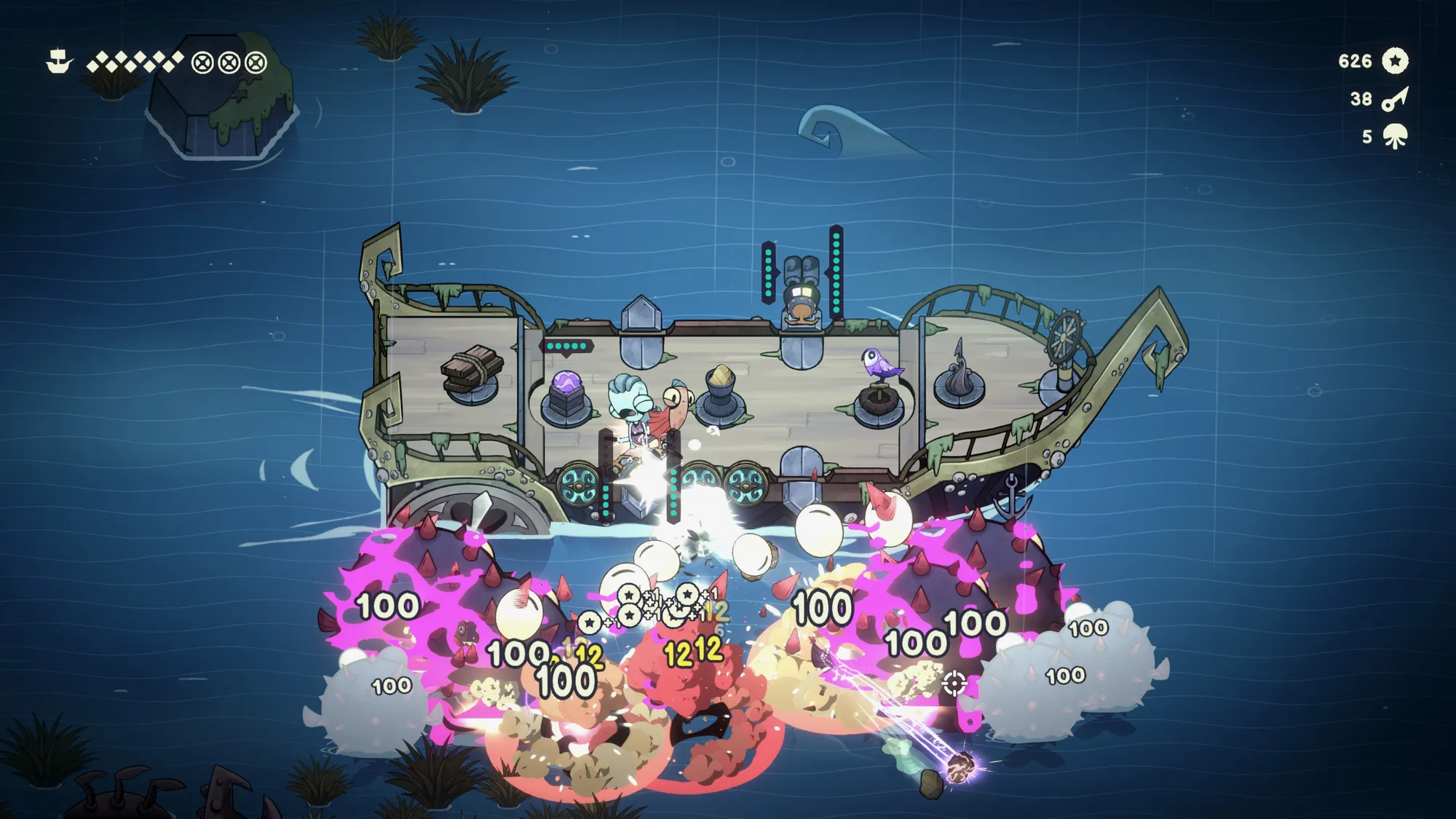Select the star currency icon

click(x=1395, y=61)
